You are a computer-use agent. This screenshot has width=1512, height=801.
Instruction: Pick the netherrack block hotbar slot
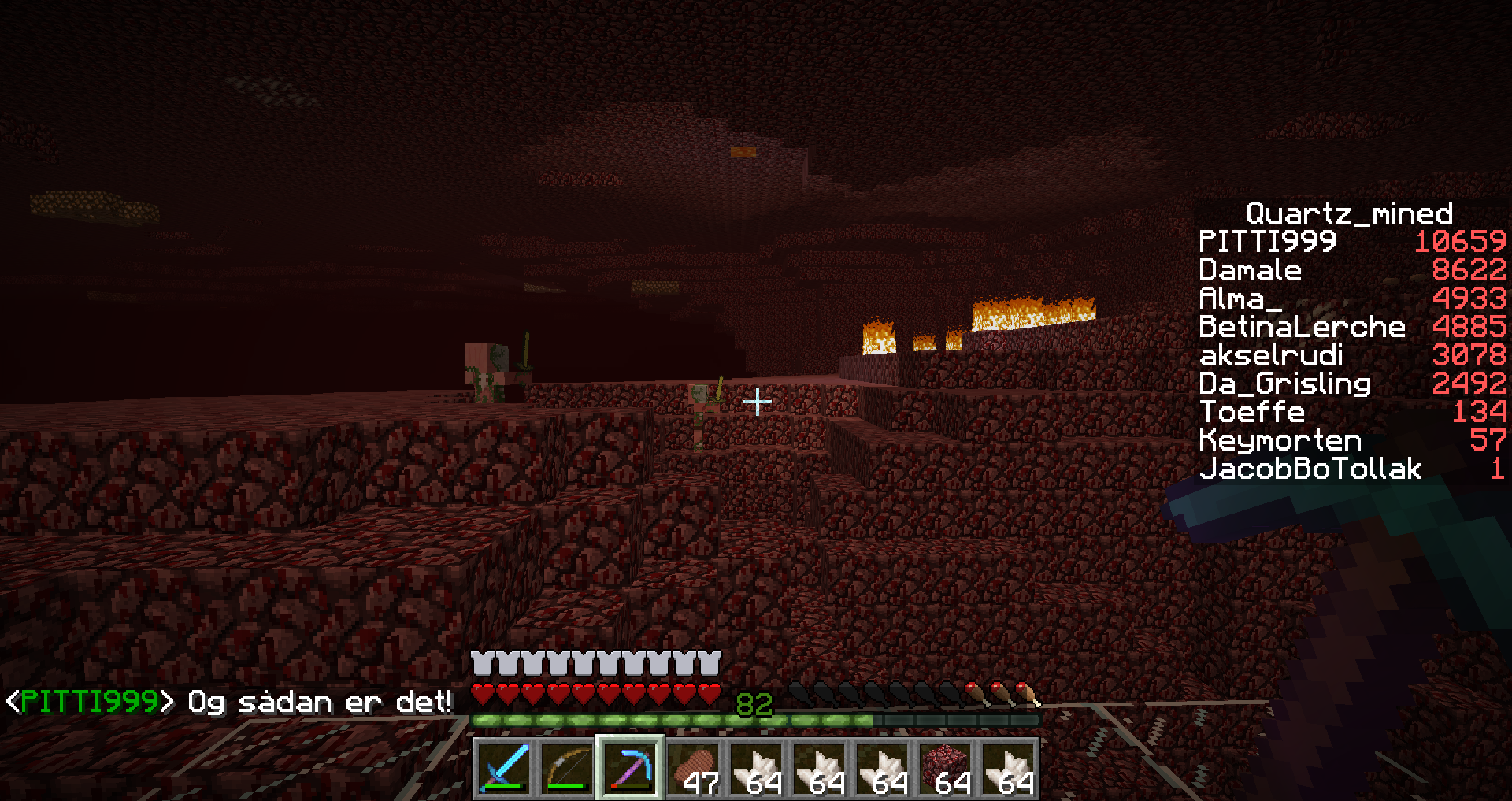[945, 768]
